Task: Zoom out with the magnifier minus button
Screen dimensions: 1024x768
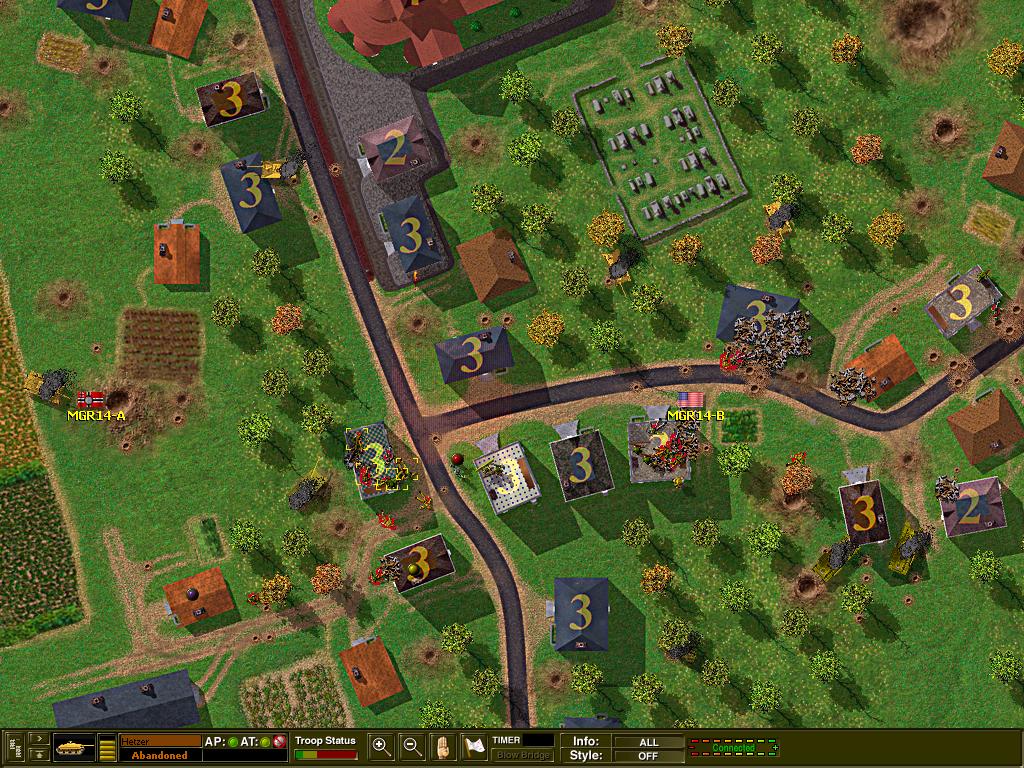Action: (x=411, y=746)
